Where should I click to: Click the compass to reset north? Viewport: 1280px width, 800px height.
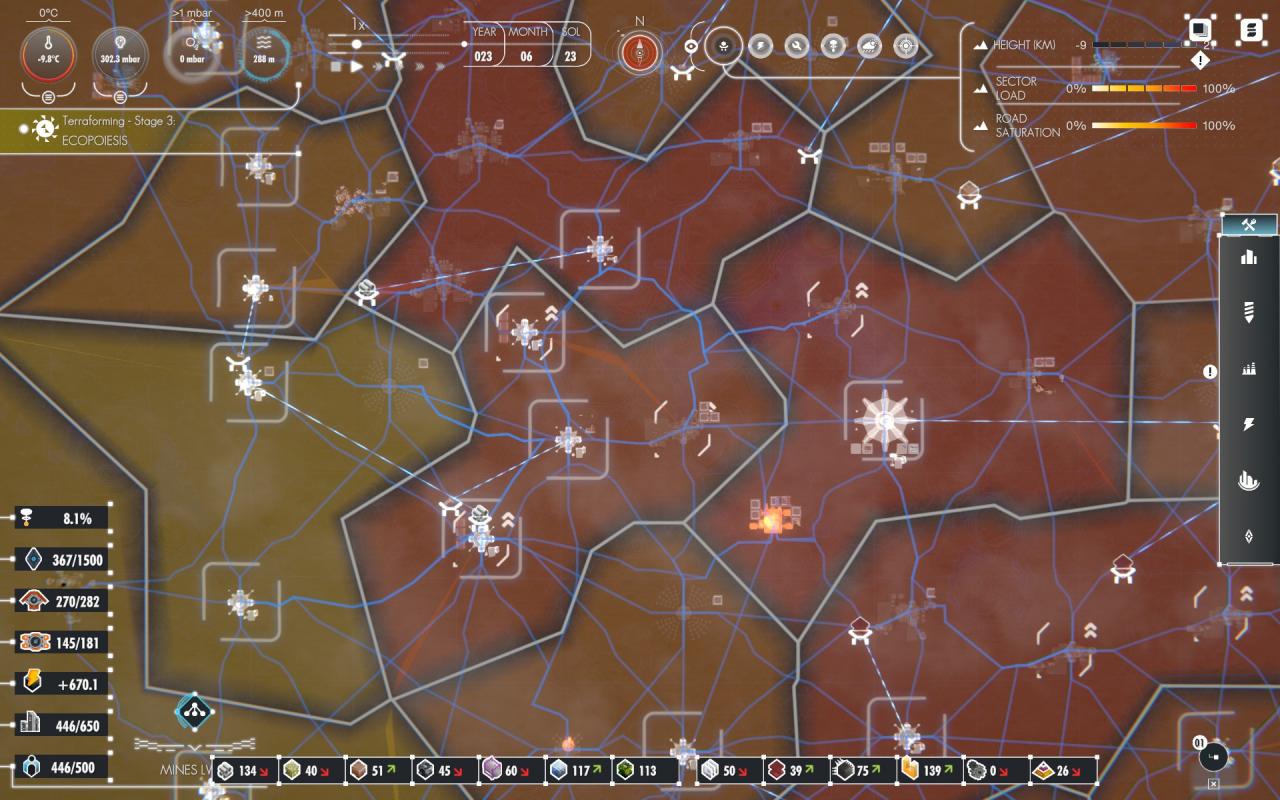pyautogui.click(x=640, y=53)
